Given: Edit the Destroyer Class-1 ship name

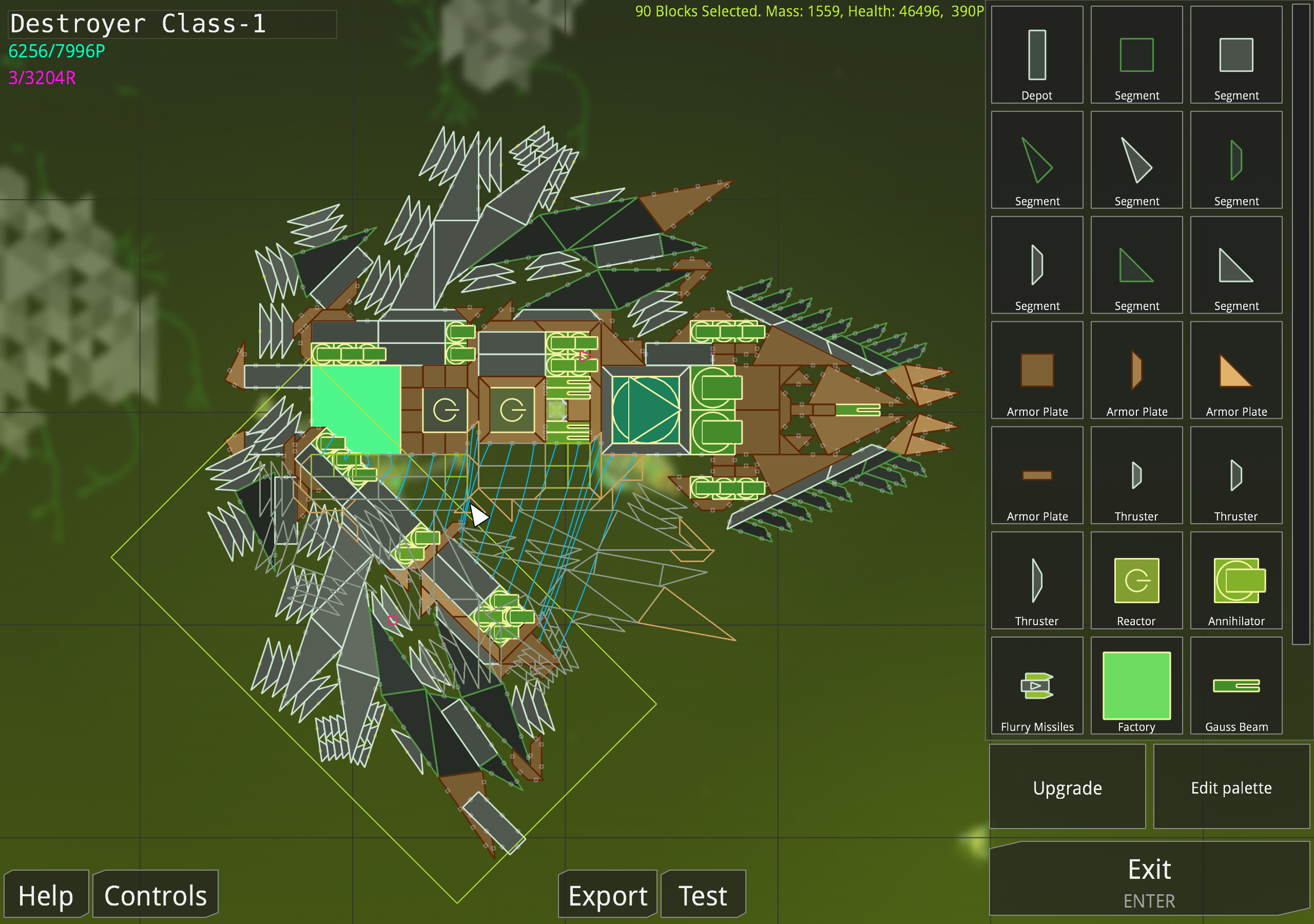Looking at the screenshot, I should [x=171, y=24].
